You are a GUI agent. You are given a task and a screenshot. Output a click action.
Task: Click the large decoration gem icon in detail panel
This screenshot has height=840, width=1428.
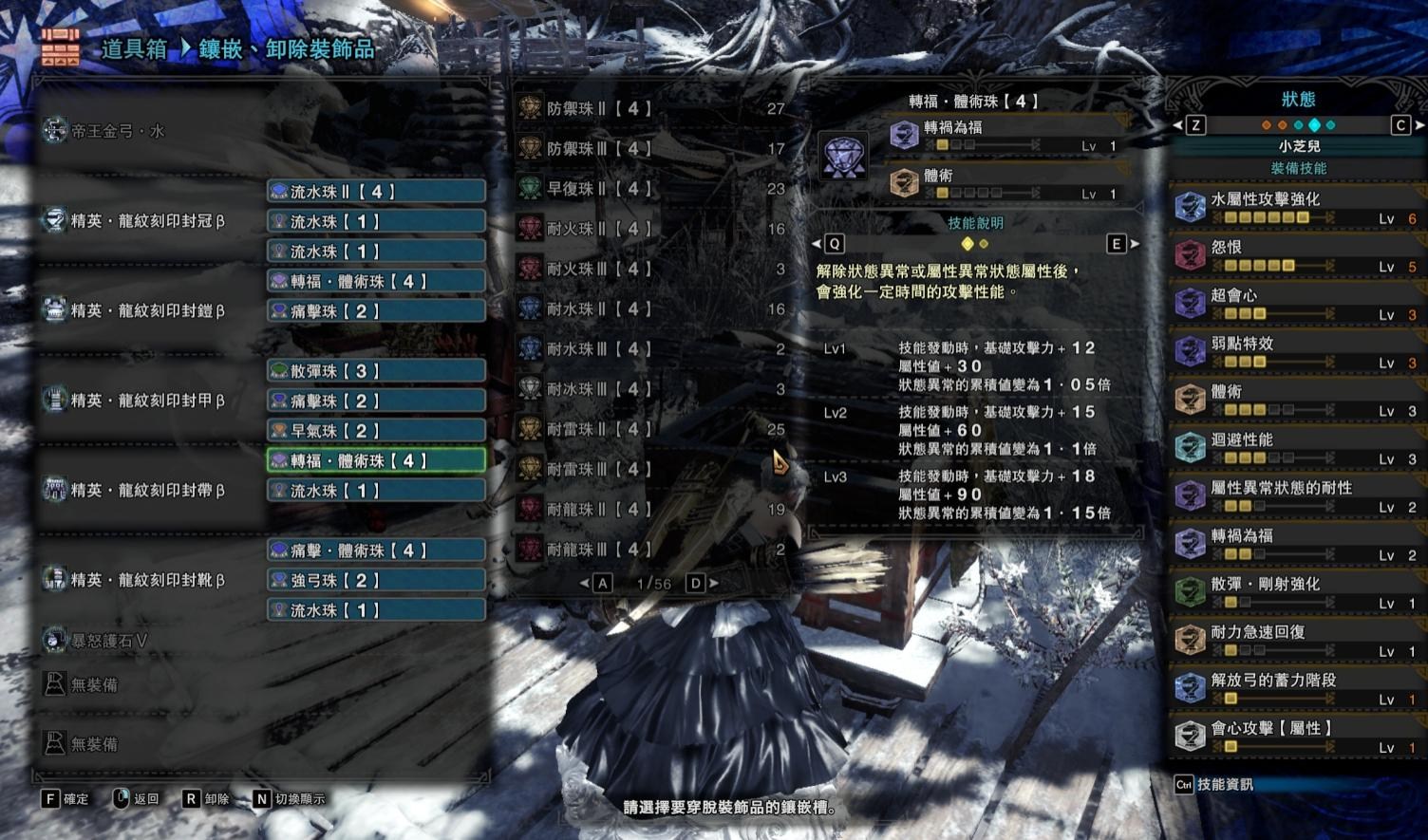click(x=843, y=155)
